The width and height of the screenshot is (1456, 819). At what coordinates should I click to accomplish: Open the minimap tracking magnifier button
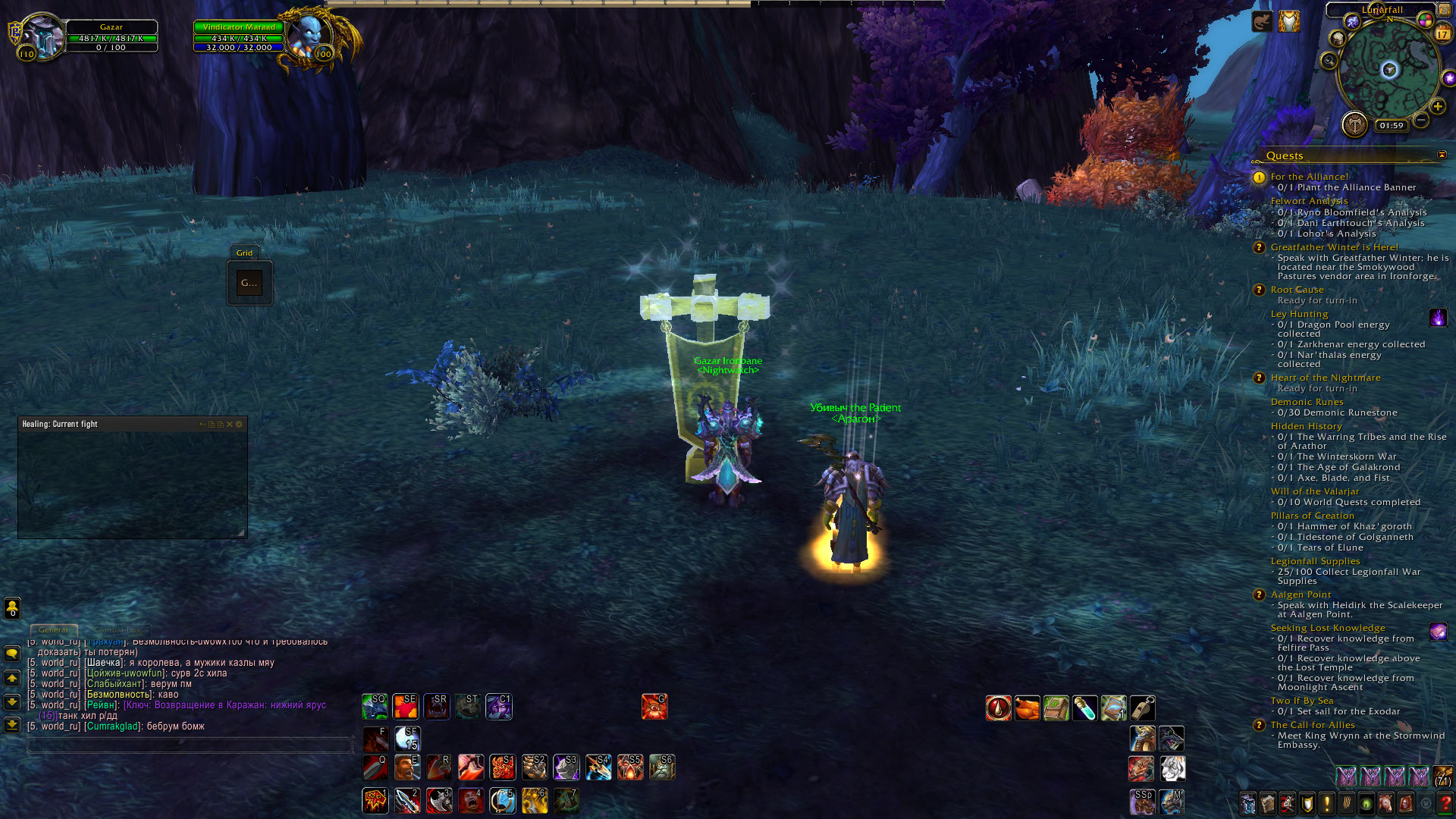click(x=1329, y=61)
